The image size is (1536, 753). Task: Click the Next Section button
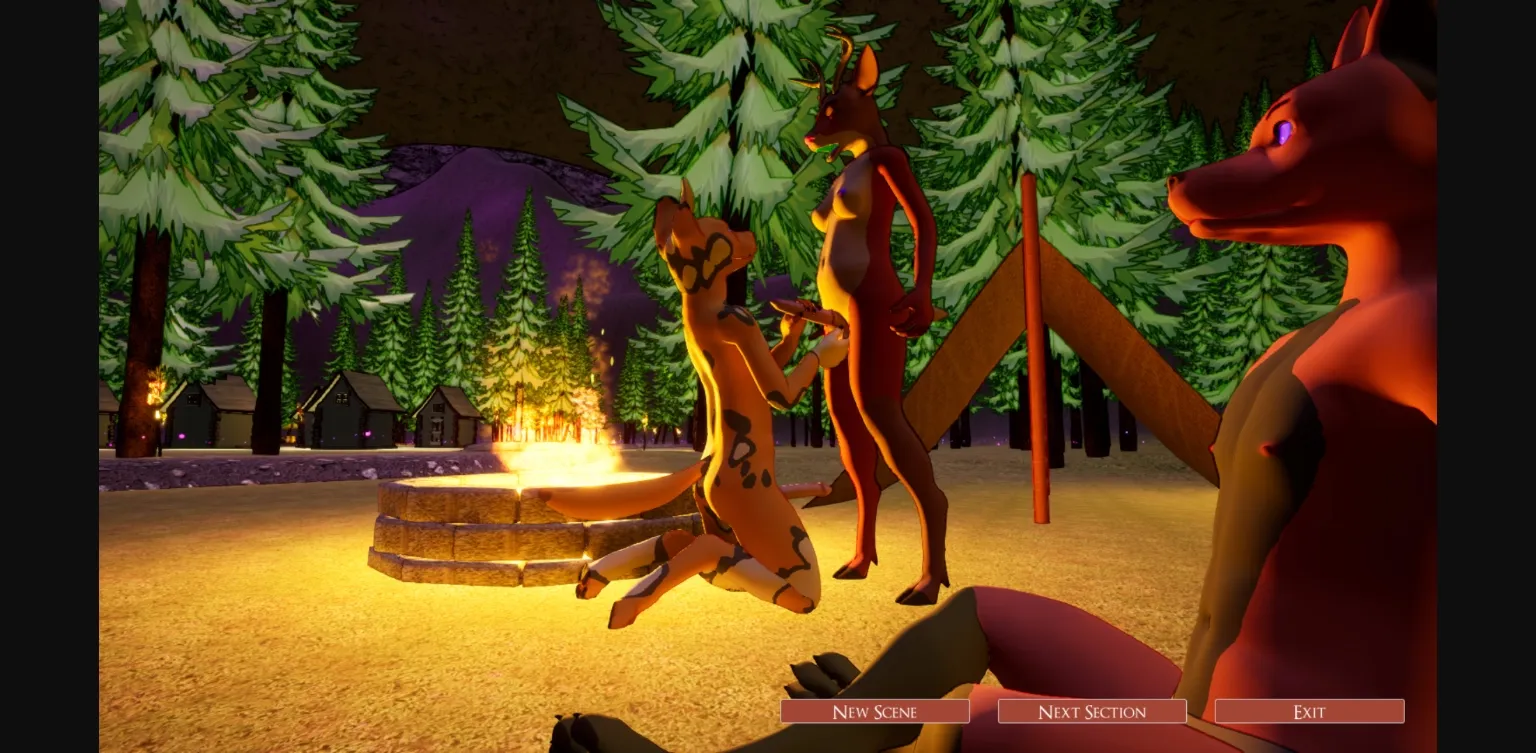coord(1091,711)
